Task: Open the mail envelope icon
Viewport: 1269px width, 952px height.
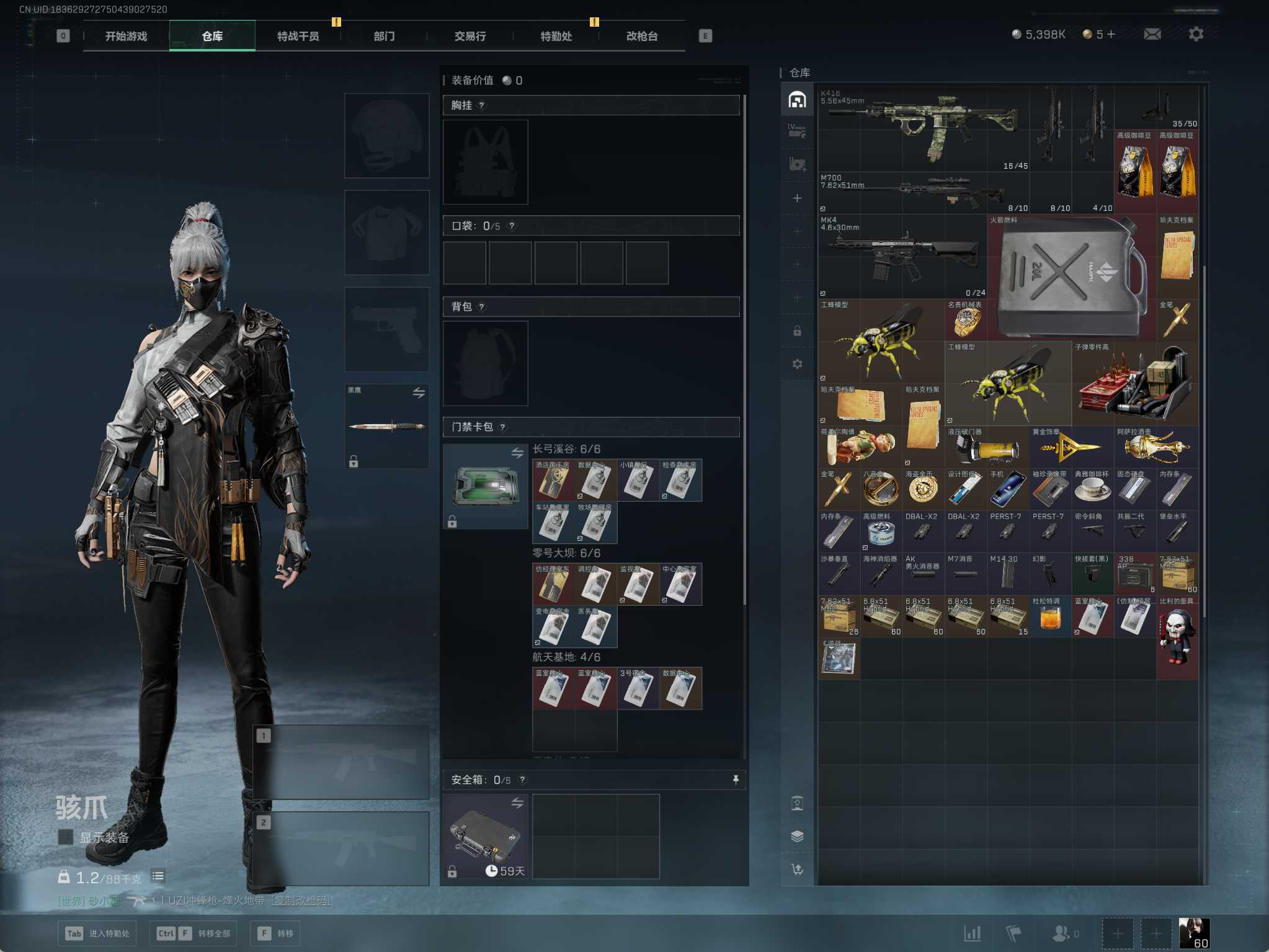Action: point(1152,34)
